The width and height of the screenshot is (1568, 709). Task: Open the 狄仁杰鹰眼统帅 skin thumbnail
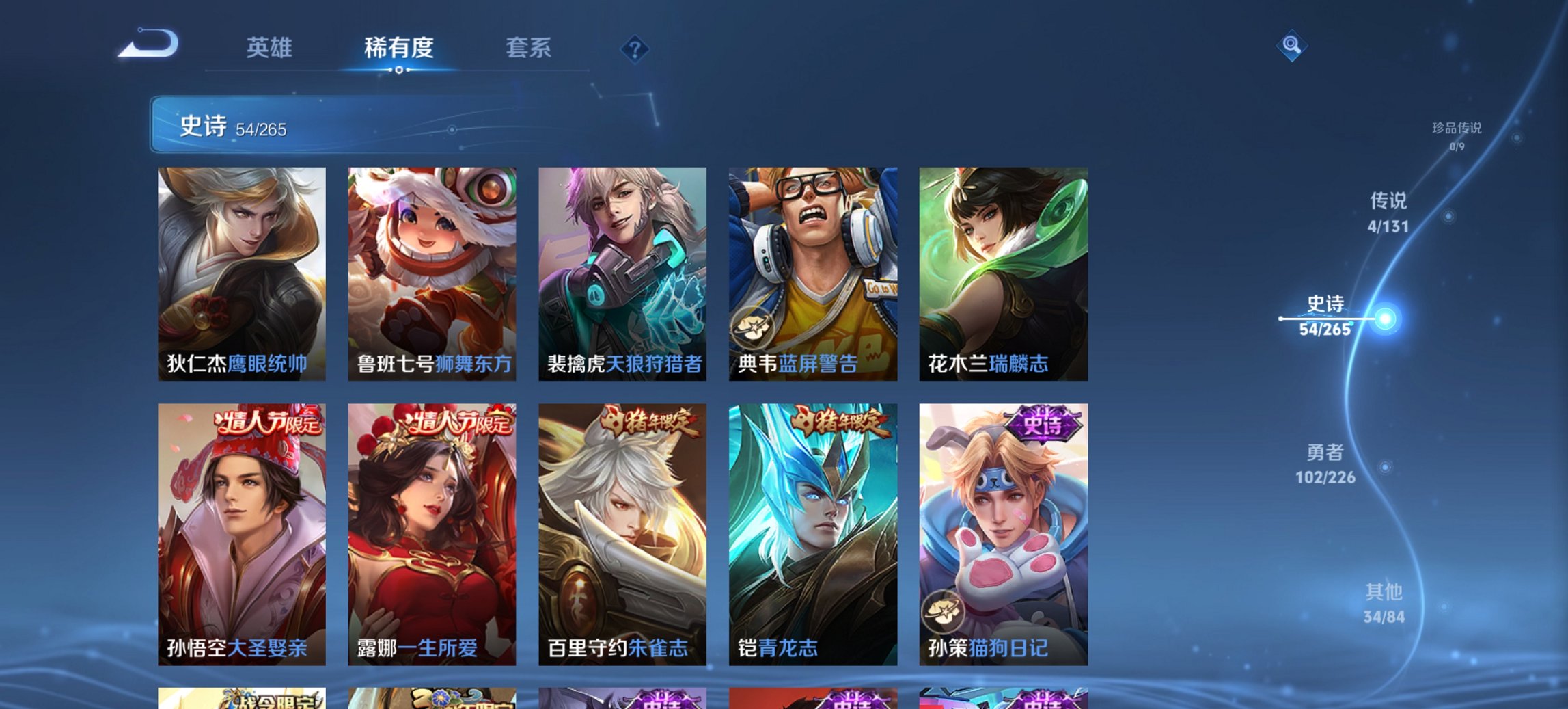click(x=240, y=273)
